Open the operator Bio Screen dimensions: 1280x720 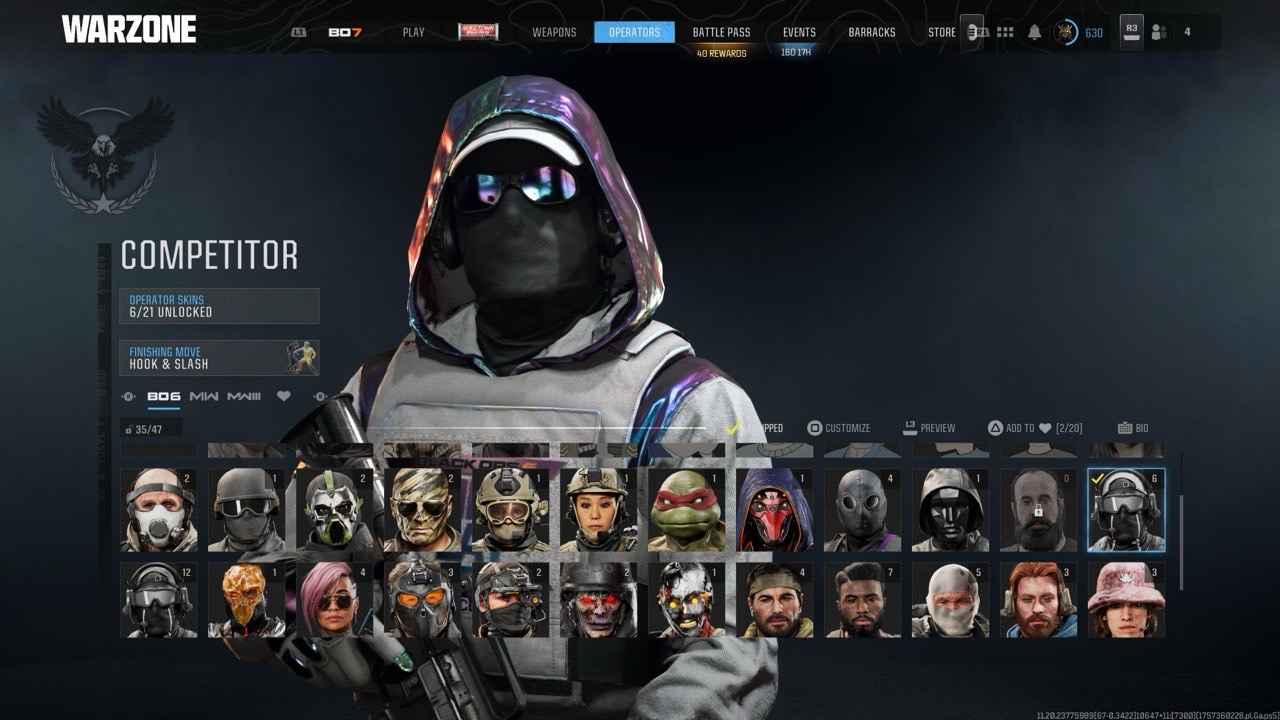pos(1133,428)
